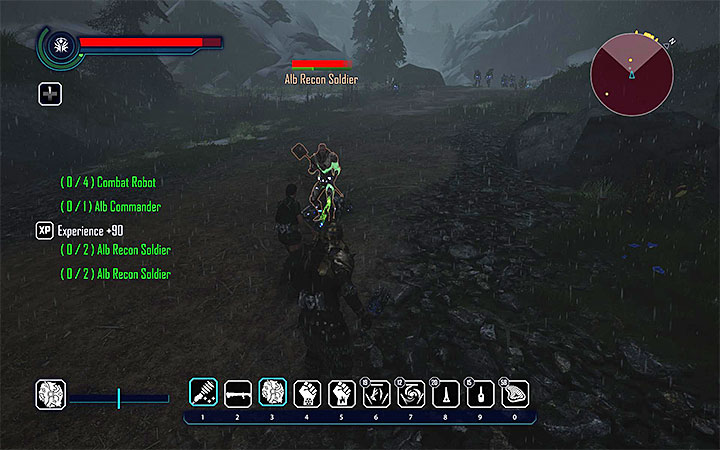Click the active weapon icon at bottom left
Screen dimensions: 720x450
50,394
